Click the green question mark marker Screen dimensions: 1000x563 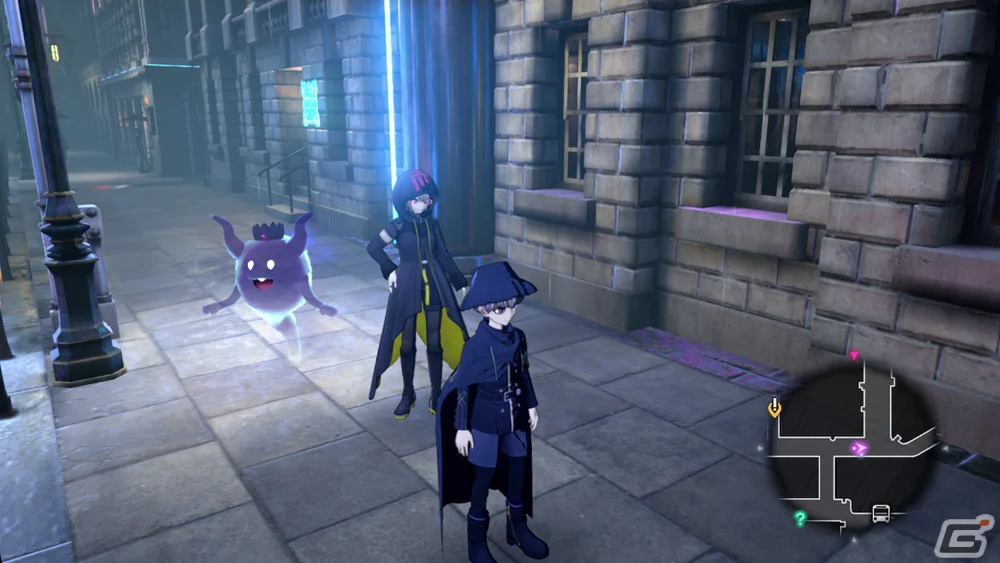(800, 518)
